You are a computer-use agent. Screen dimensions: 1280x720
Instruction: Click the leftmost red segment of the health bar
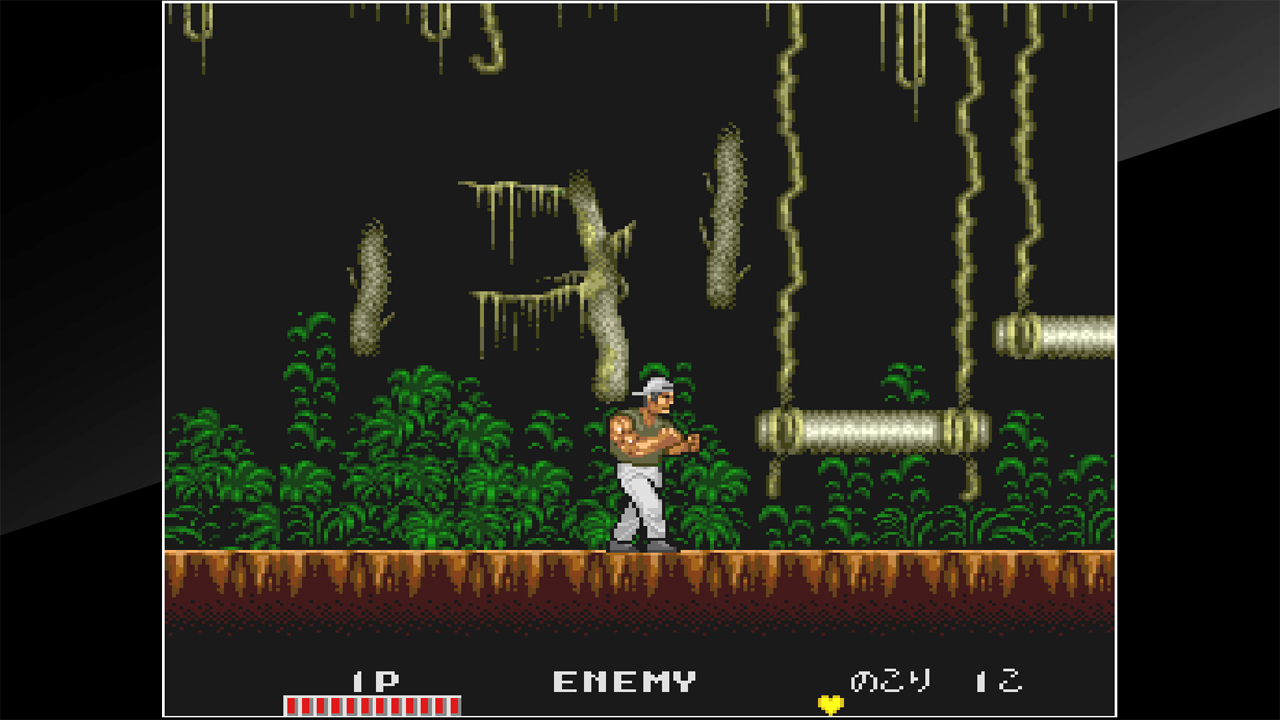(291, 705)
